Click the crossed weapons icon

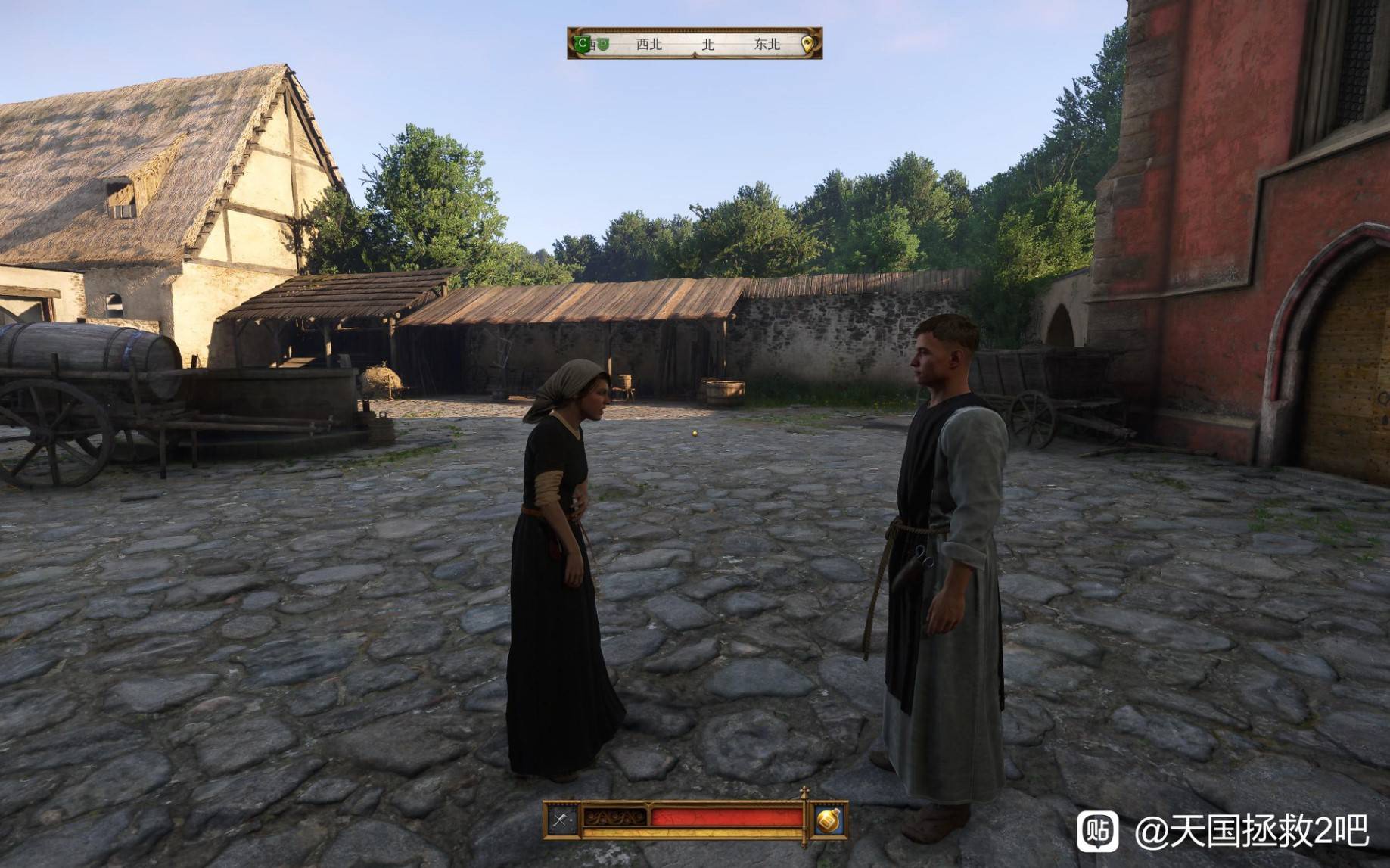(561, 820)
